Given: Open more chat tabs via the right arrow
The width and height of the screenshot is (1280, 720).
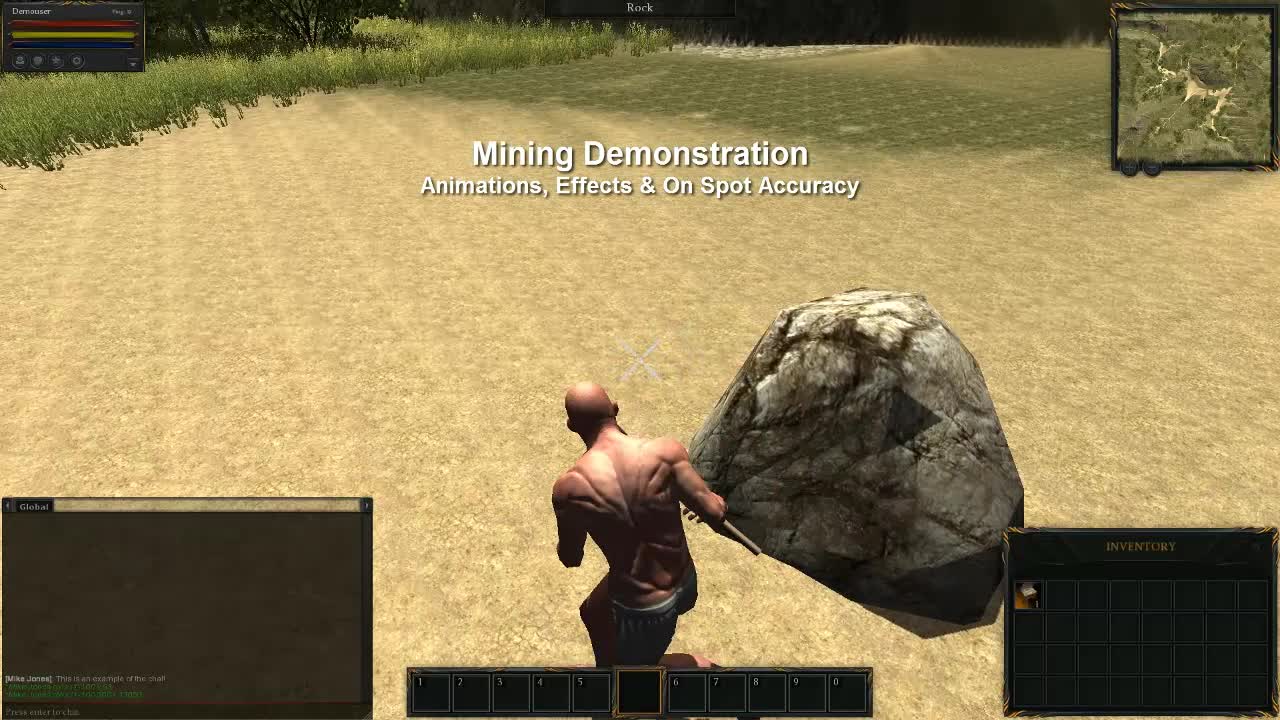Looking at the screenshot, I should coord(367,507).
